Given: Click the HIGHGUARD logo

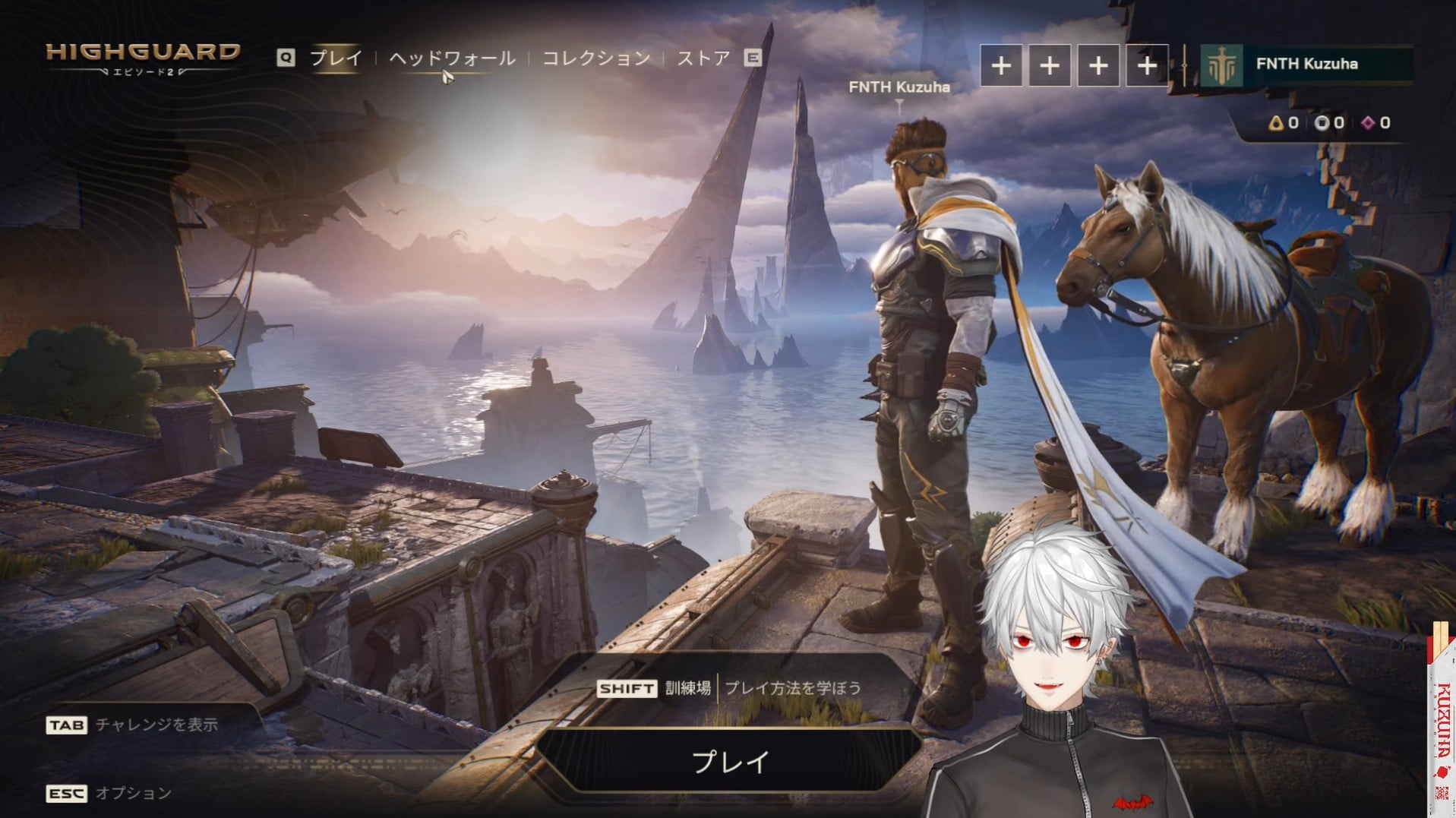Looking at the screenshot, I should click(143, 55).
